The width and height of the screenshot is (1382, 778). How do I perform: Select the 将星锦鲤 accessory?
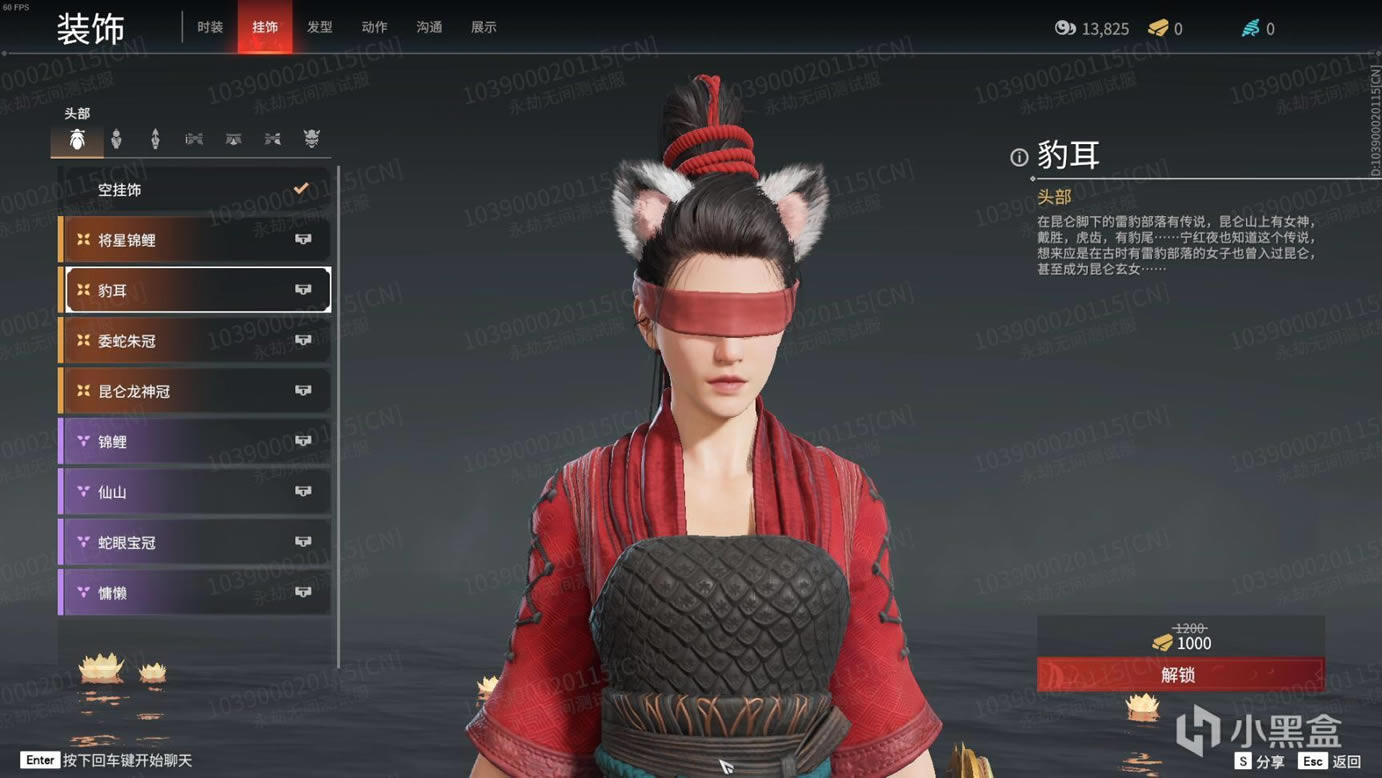(x=195, y=240)
